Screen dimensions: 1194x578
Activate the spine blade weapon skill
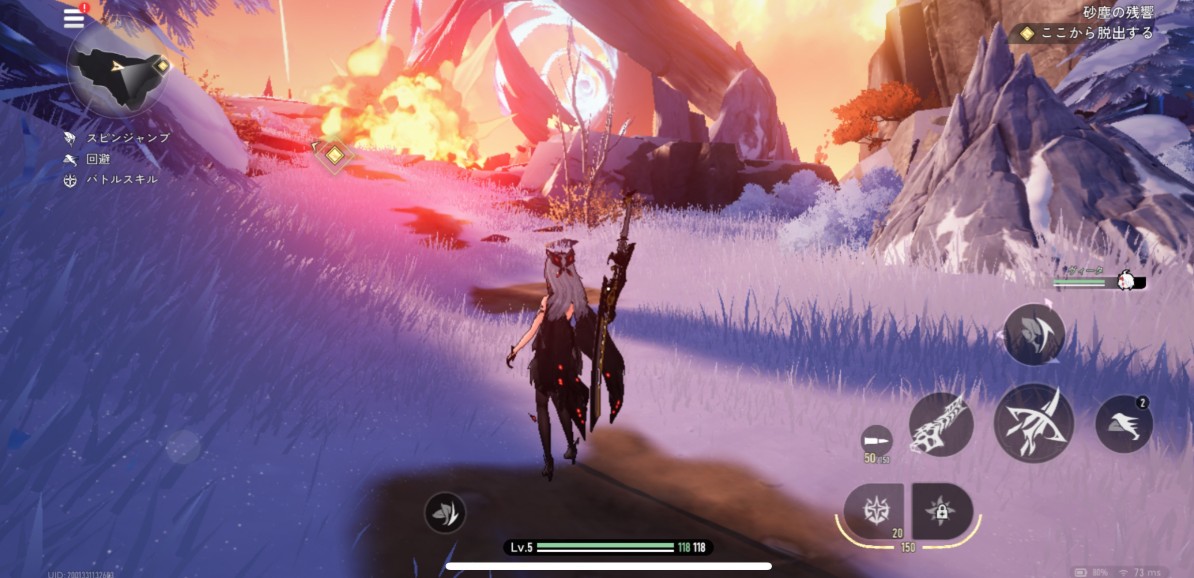[941, 423]
